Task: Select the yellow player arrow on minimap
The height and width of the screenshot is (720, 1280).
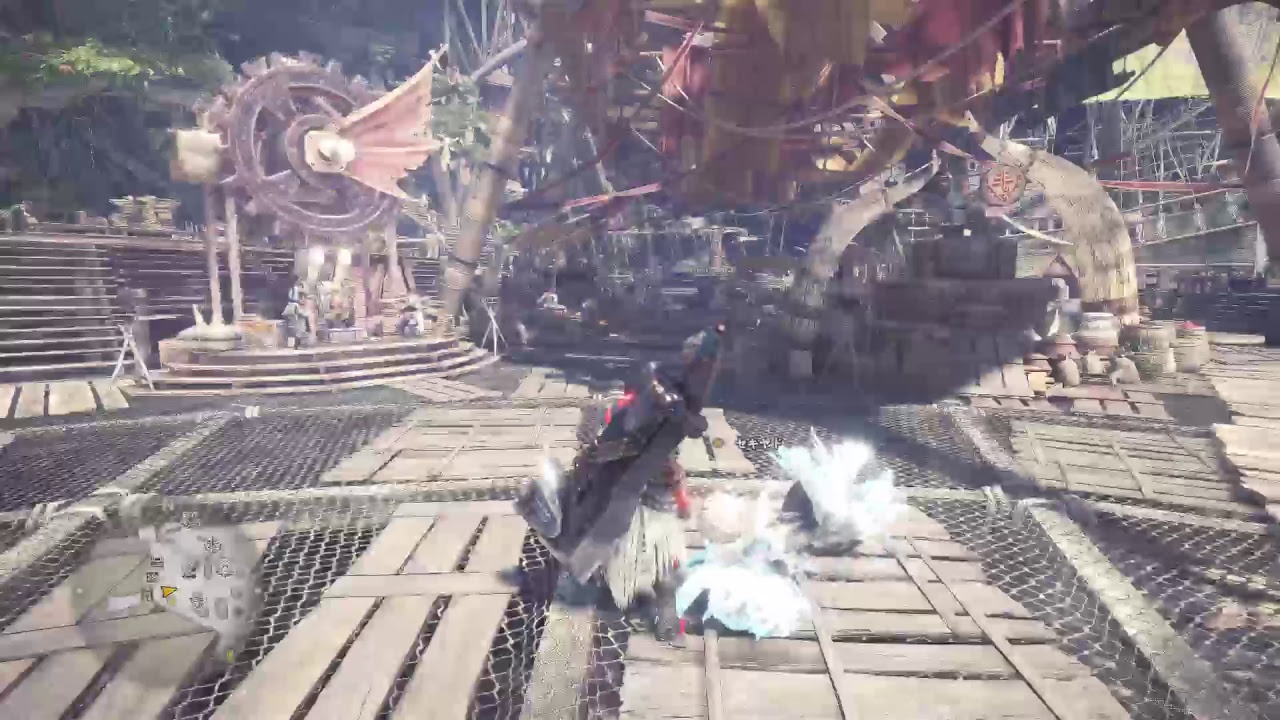Action: pyautogui.click(x=169, y=592)
